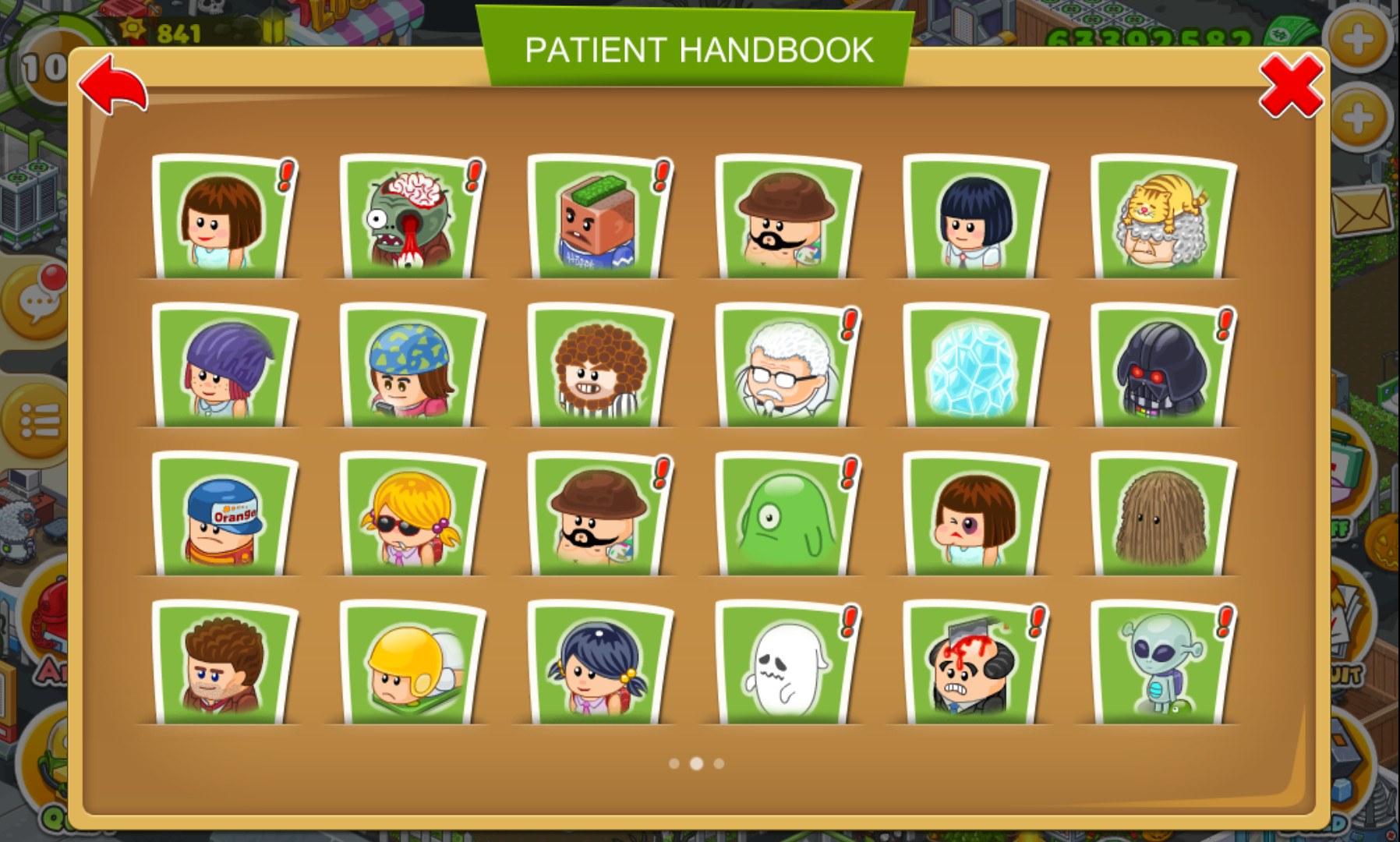Click the star rating badge showing 841
Image resolution: width=1400 pixels, height=842 pixels.
157,28
